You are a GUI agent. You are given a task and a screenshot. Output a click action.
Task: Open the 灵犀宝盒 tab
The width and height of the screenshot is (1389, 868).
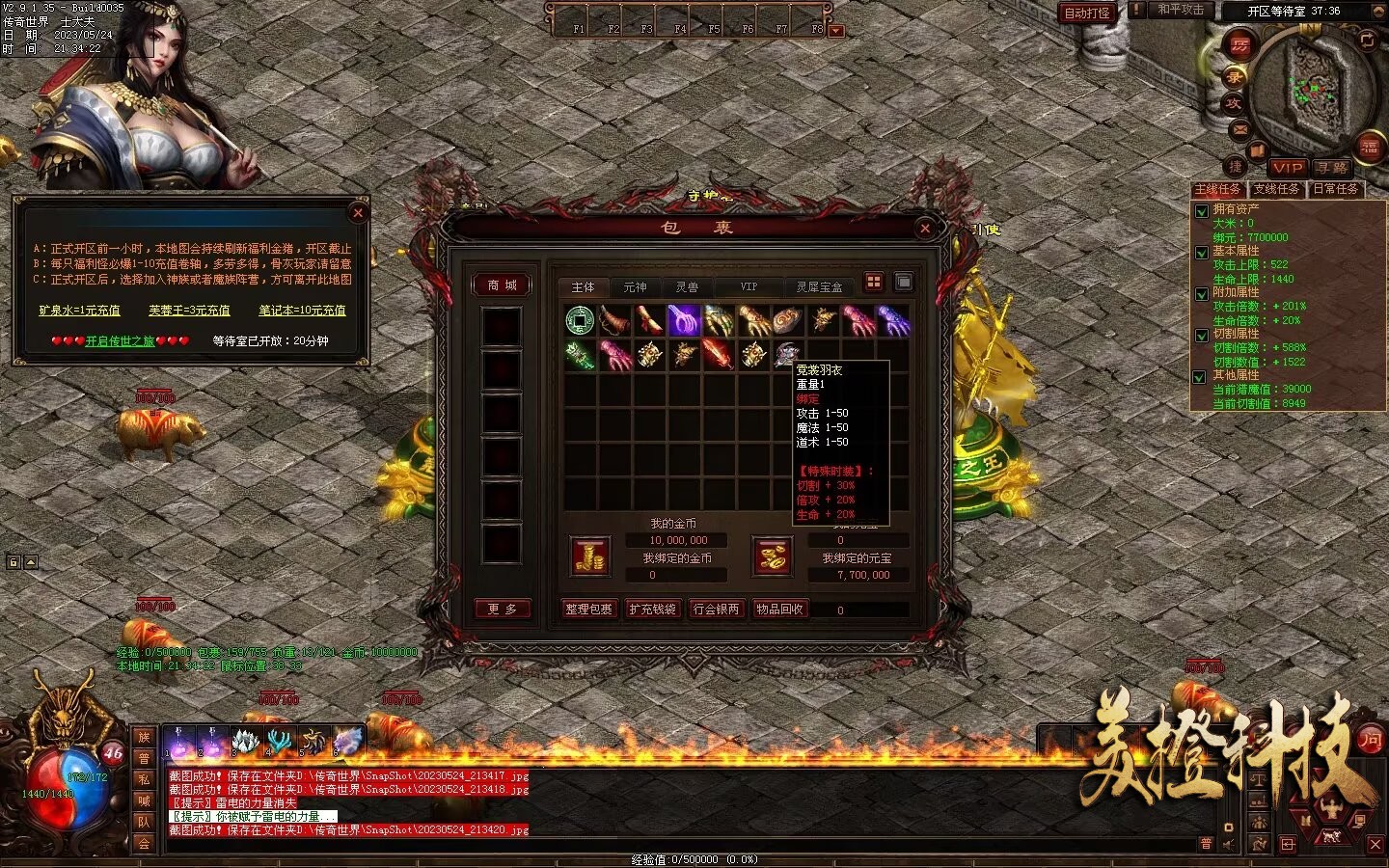(819, 286)
